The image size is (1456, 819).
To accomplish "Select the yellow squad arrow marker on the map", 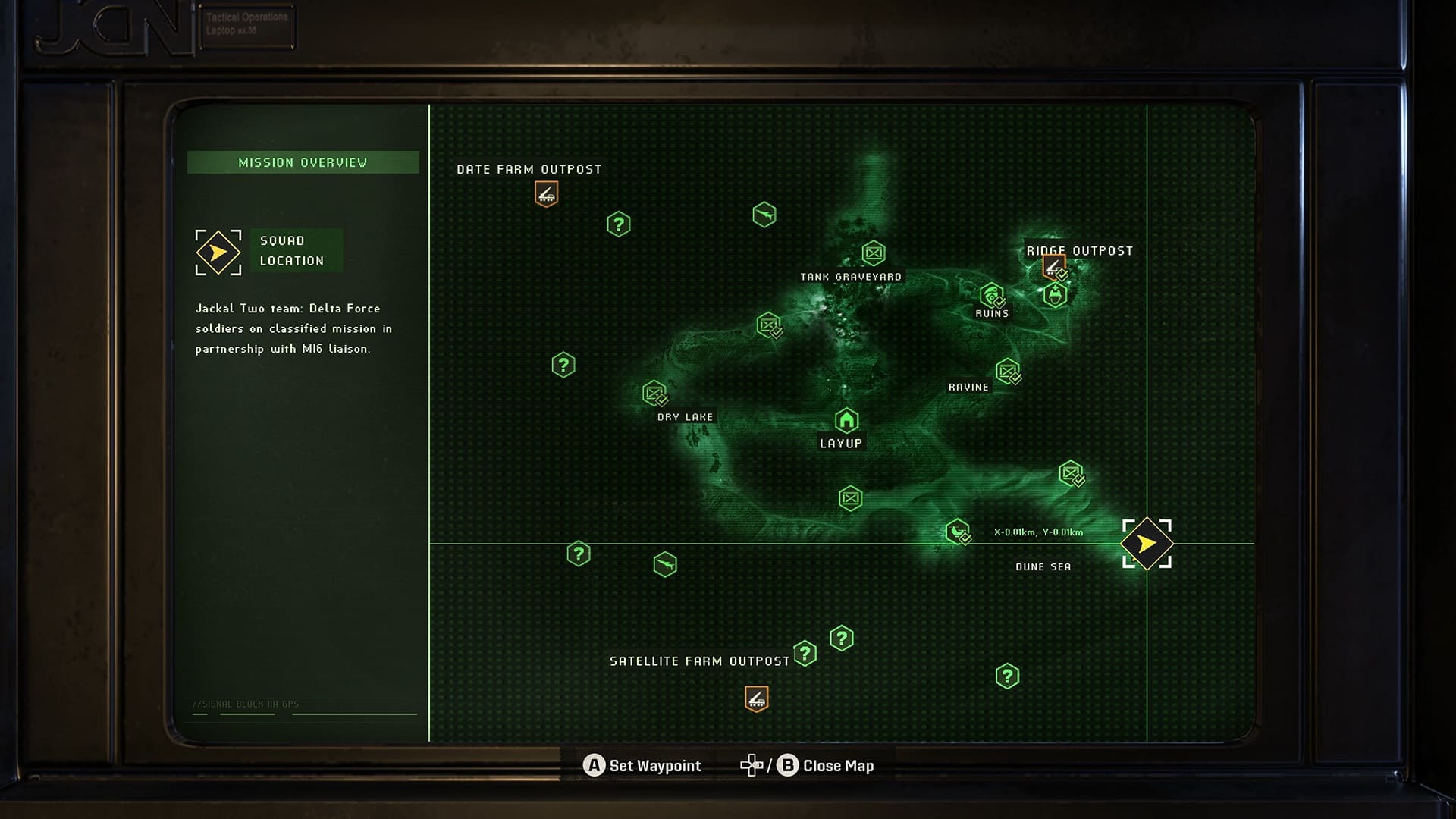I will tap(1145, 543).
